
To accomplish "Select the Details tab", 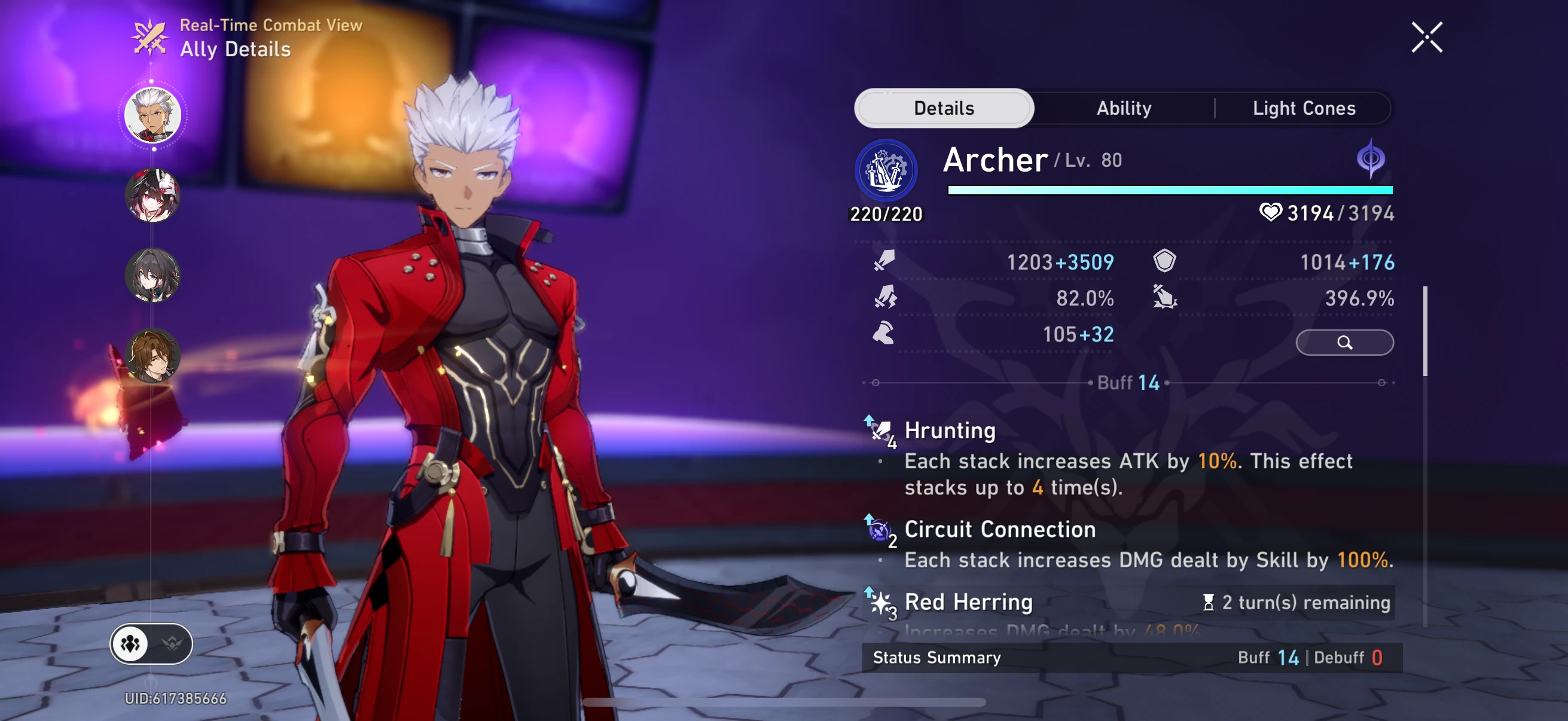I will (x=944, y=108).
